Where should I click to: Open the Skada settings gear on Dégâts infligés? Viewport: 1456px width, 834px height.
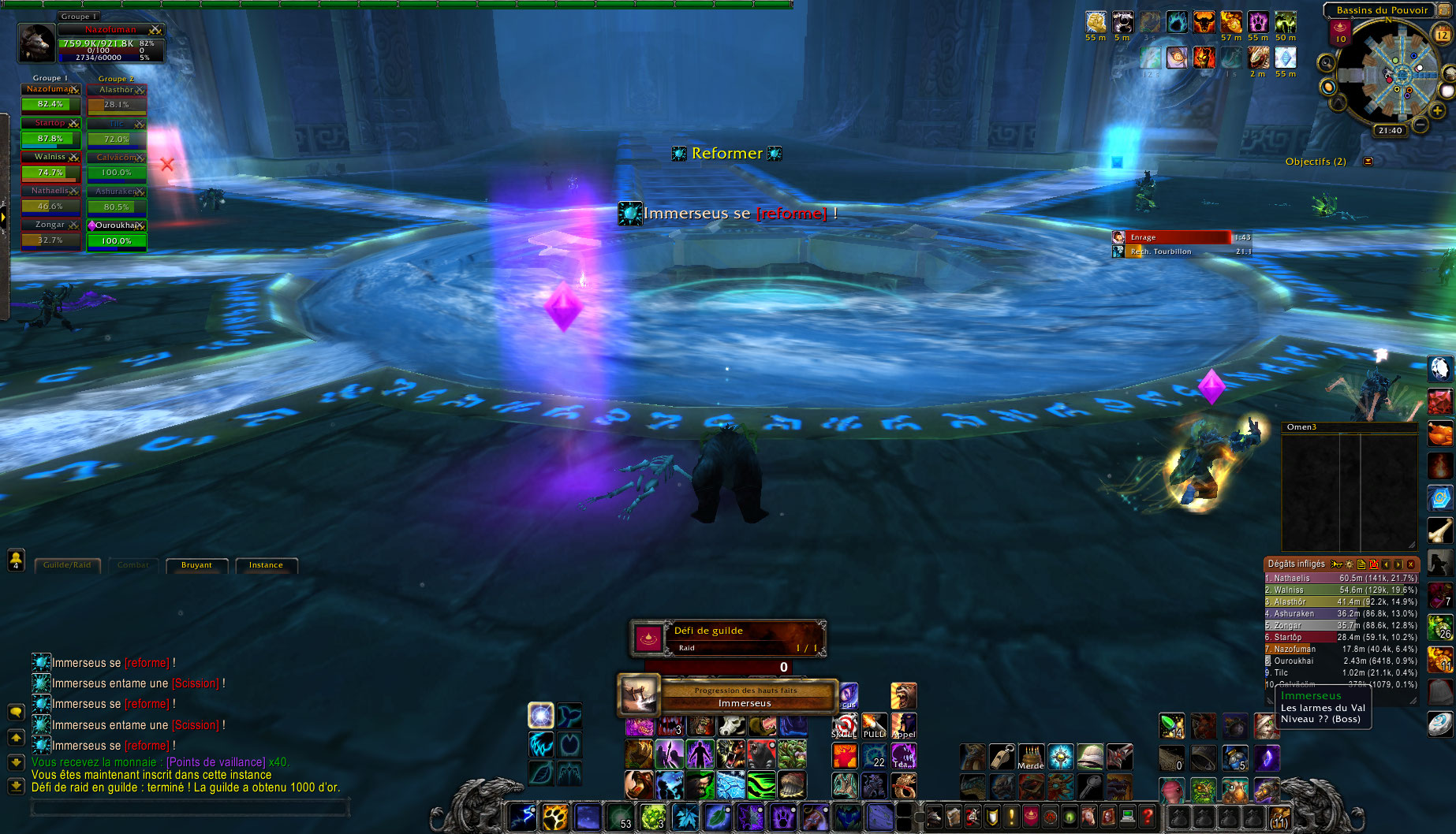click(1349, 564)
